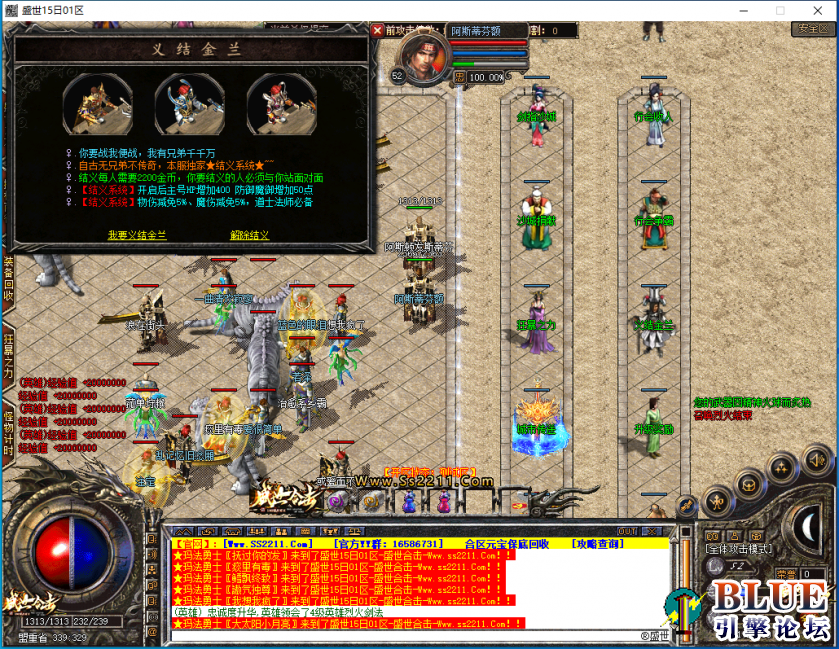Click the OUT button above chat
Viewport: 839px width, 649px height.
[x=627, y=531]
